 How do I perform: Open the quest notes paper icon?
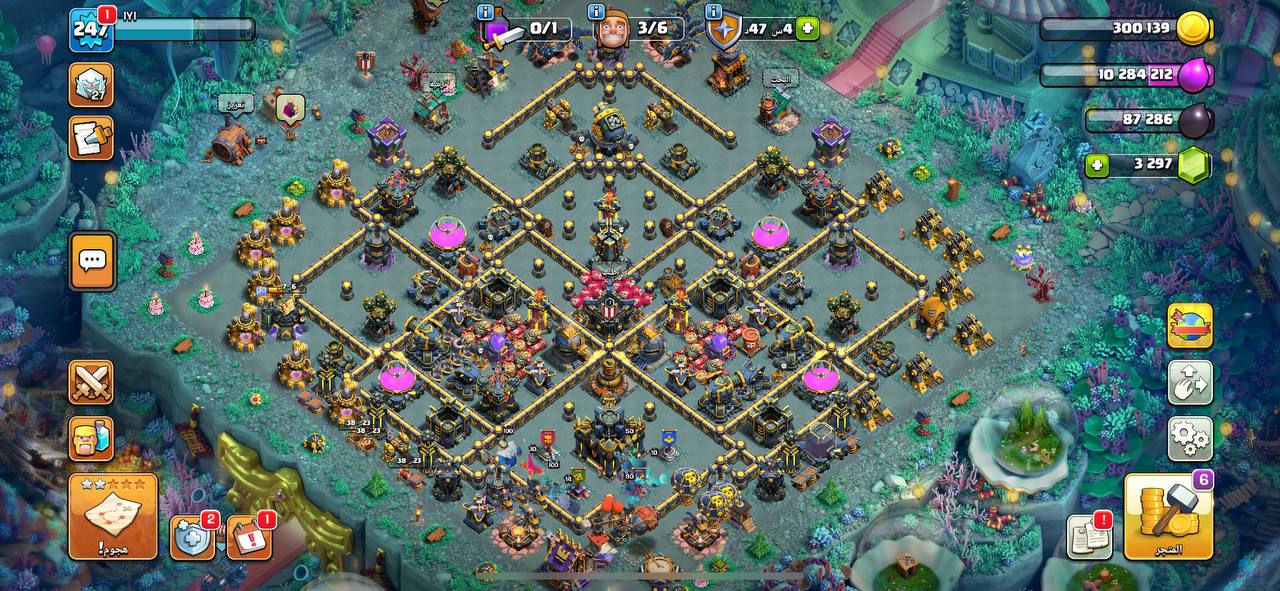[x=91, y=138]
